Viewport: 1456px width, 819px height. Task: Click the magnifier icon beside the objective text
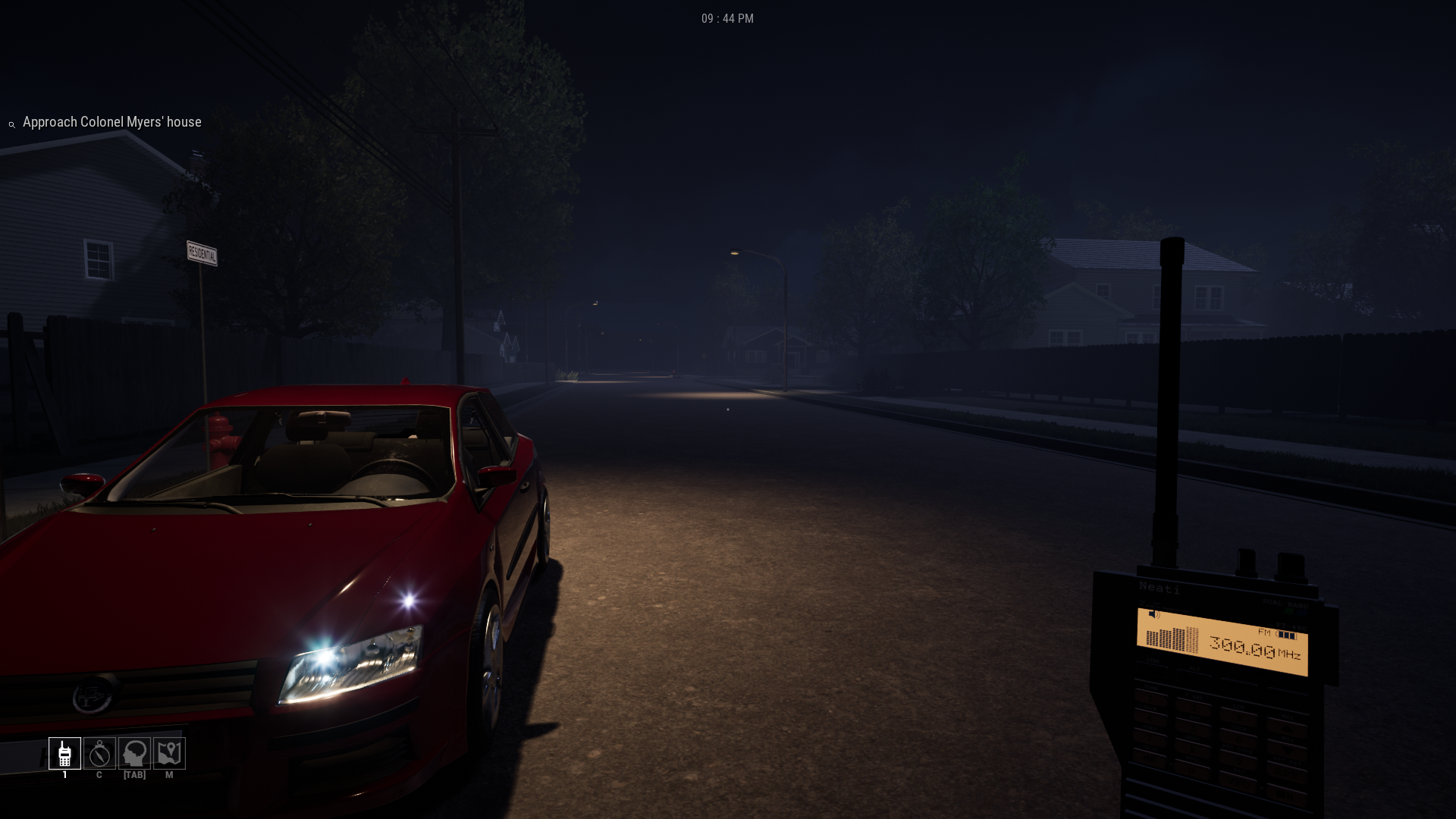coord(11,124)
